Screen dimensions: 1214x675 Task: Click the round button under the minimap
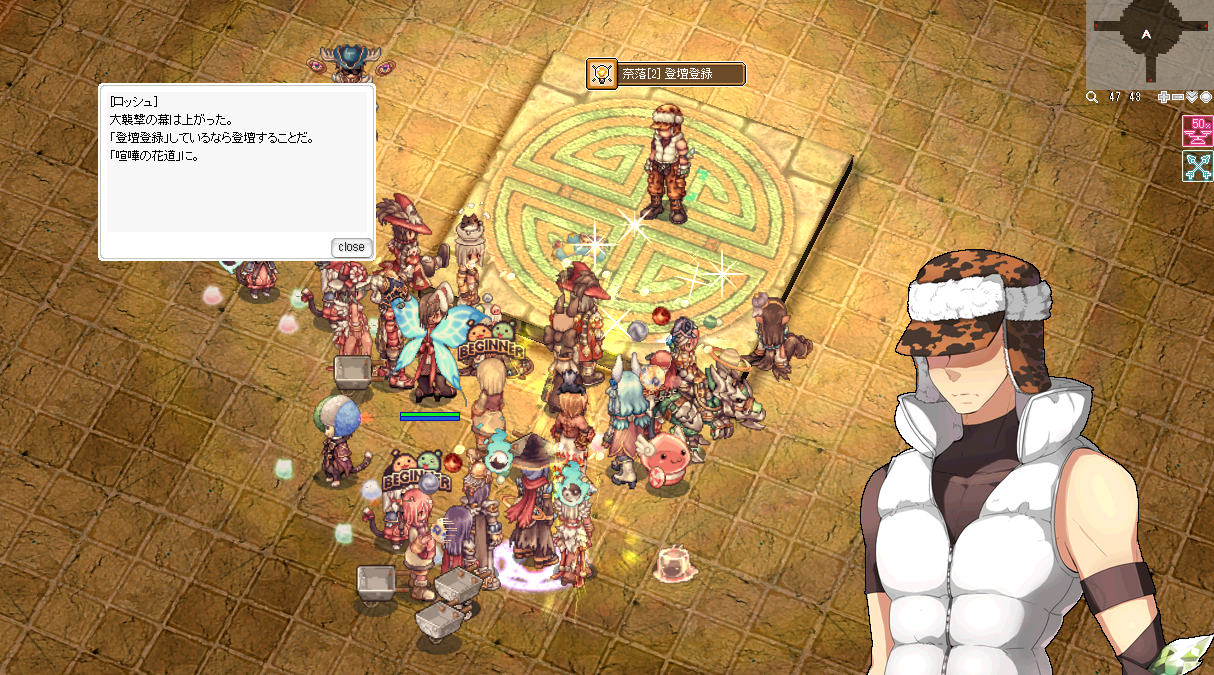click(1206, 97)
